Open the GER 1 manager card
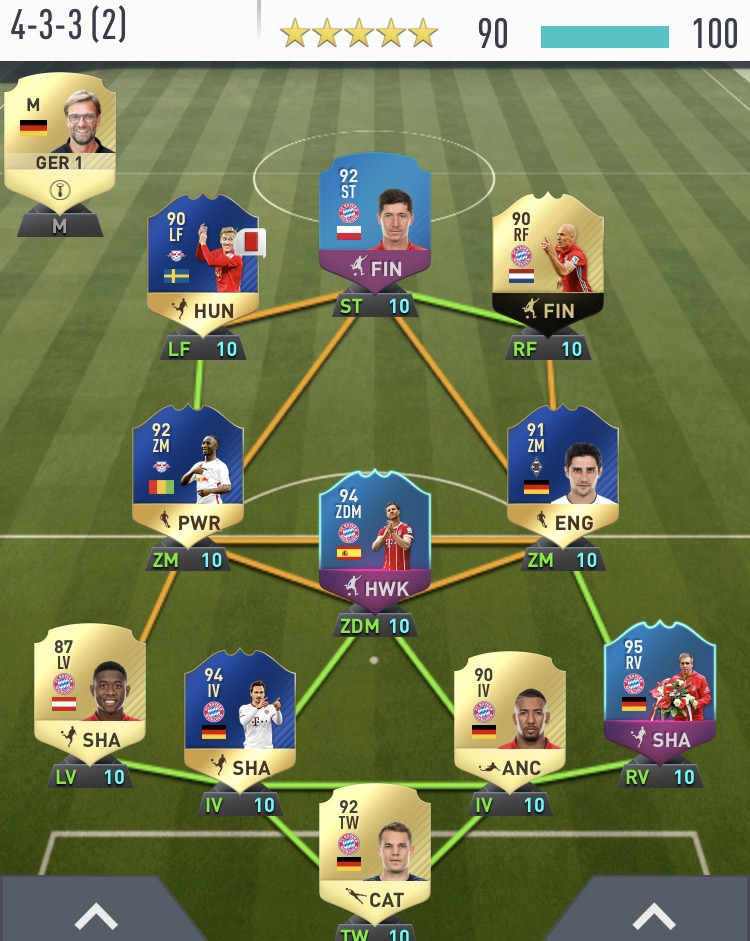Image resolution: width=750 pixels, height=941 pixels. (60, 130)
